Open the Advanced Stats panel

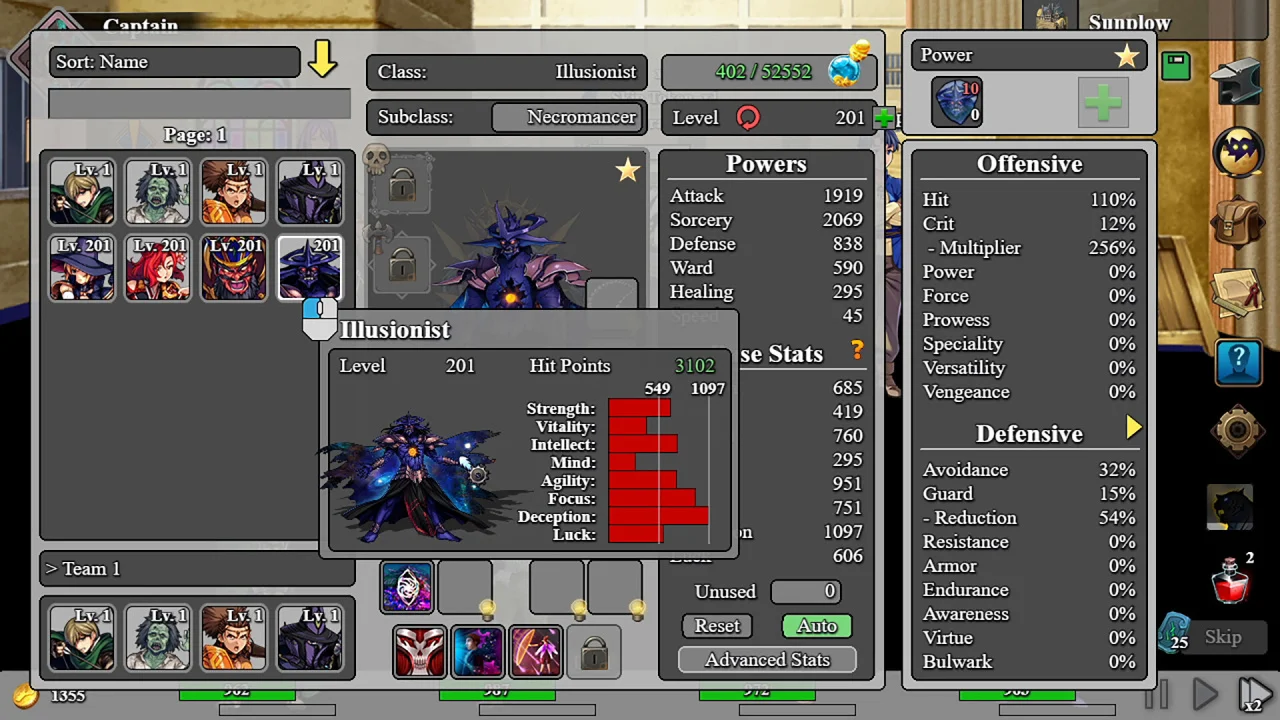point(767,660)
